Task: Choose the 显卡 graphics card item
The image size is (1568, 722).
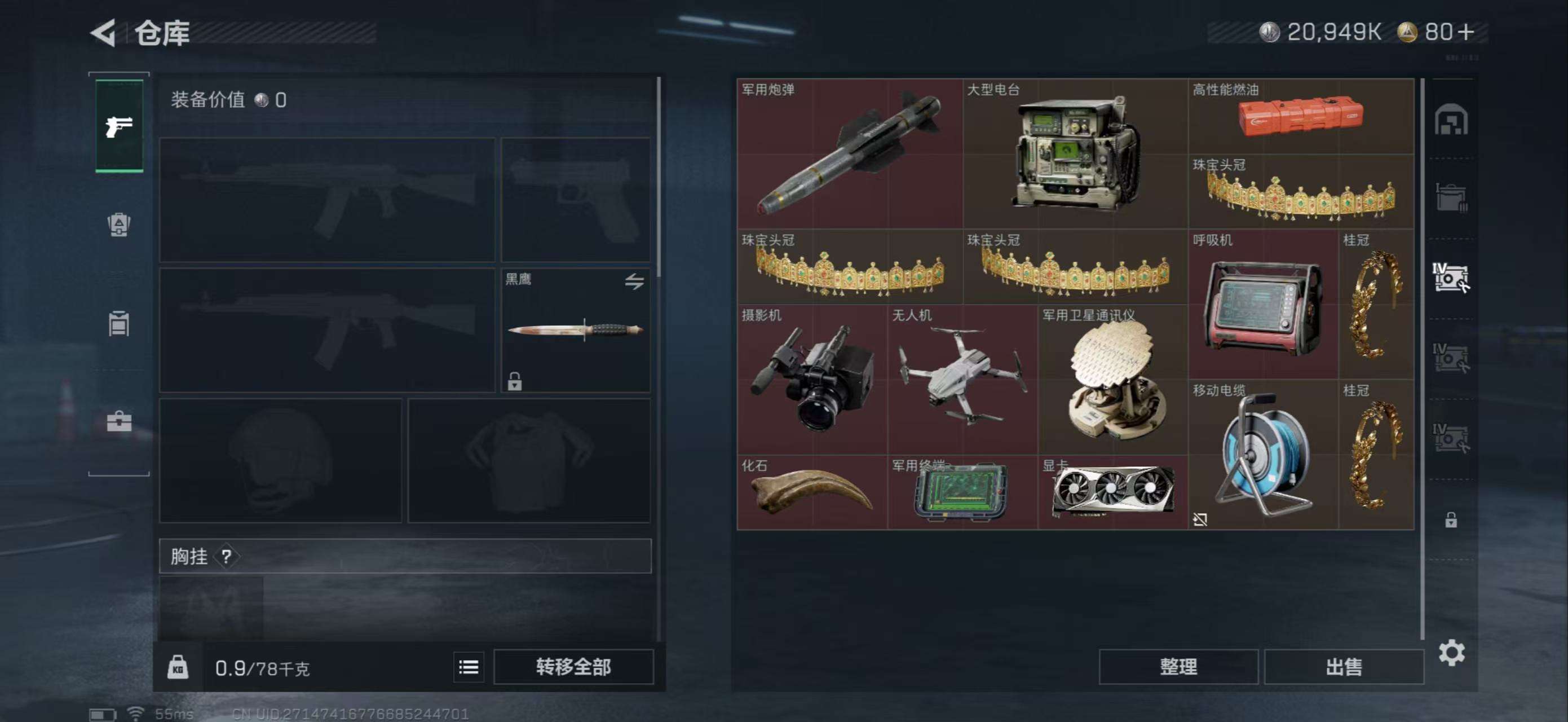Action: pos(1112,492)
